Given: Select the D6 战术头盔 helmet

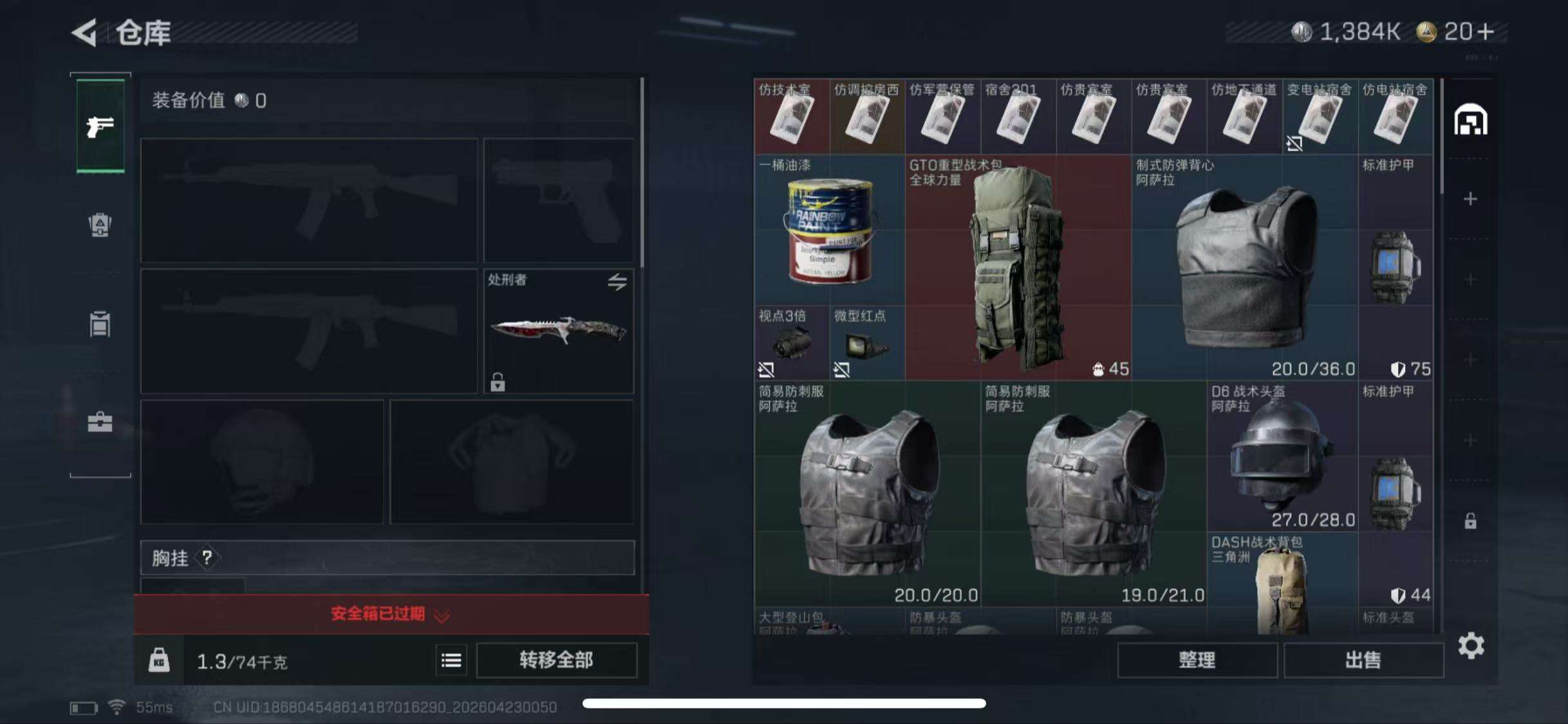Looking at the screenshot, I should [1282, 456].
